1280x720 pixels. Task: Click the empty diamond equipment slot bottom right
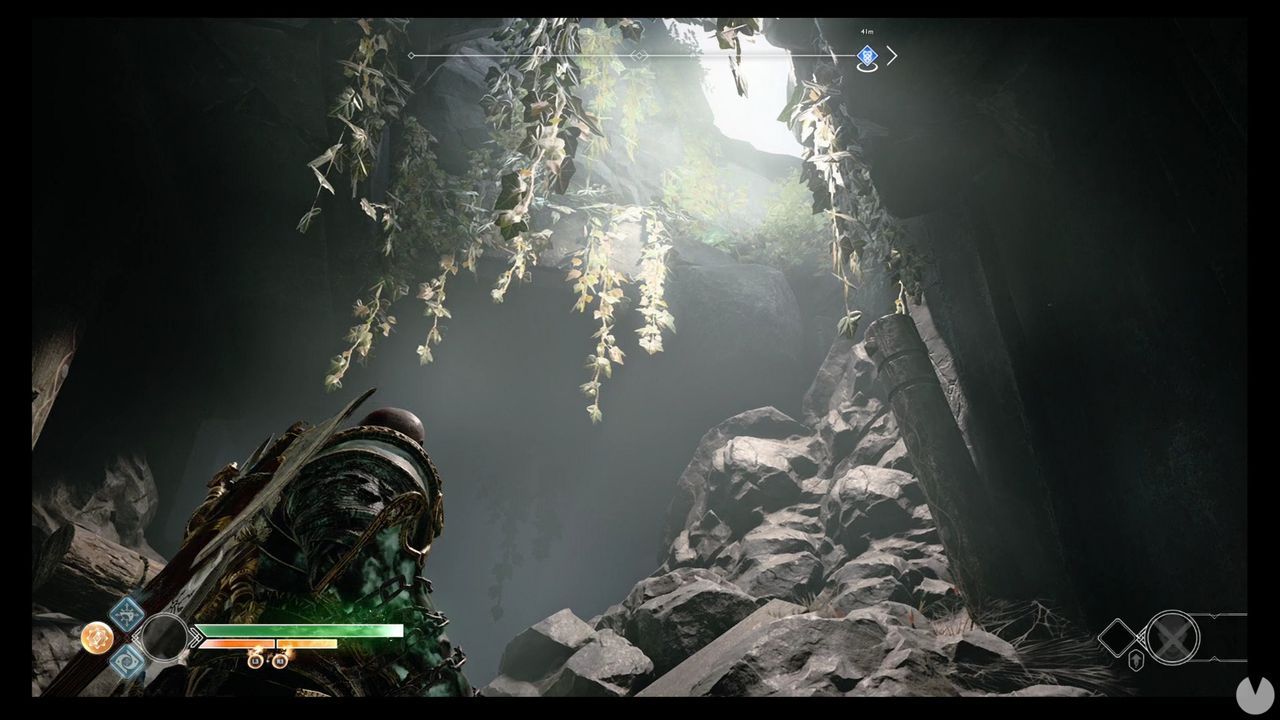(x=1117, y=637)
